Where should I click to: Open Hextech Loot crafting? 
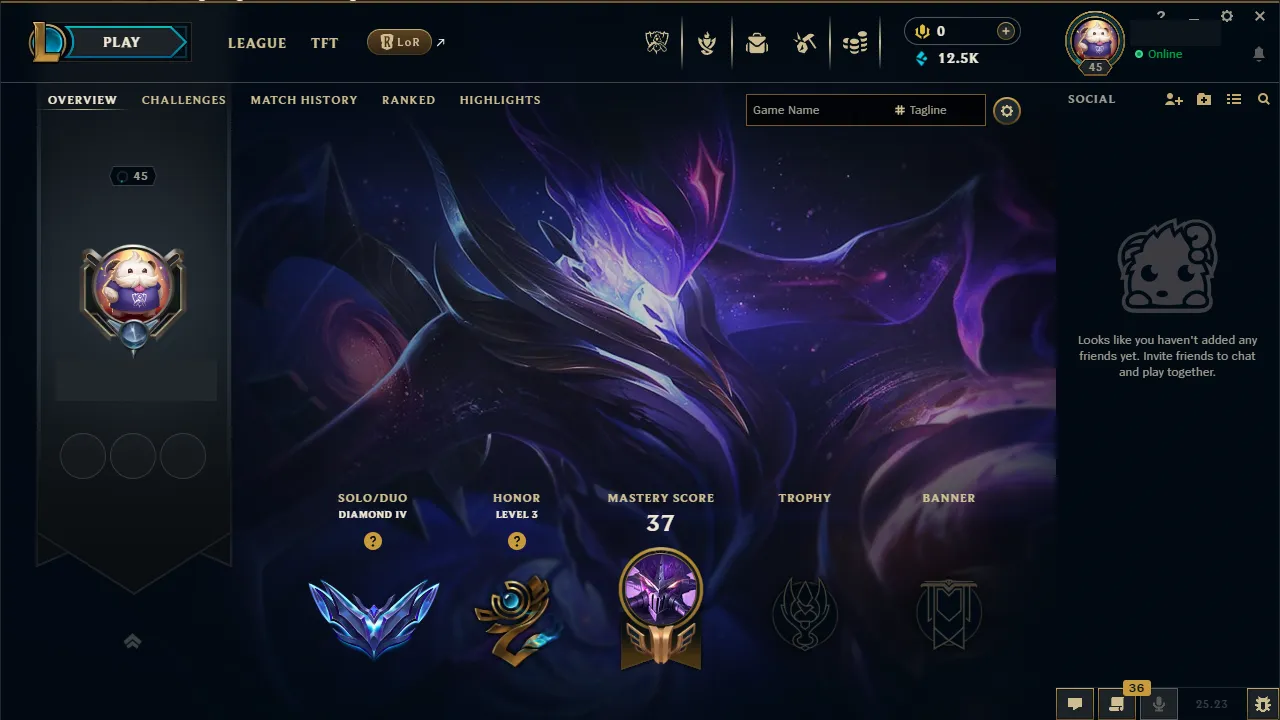tap(806, 42)
